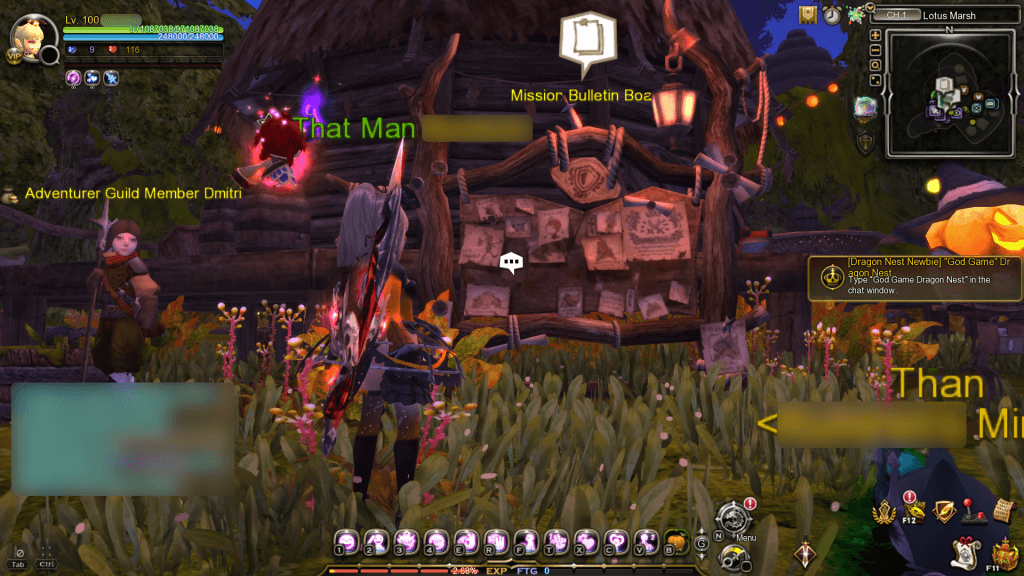Zoom in the minimap with plus button
The width and height of the screenshot is (1024, 576).
[875, 36]
